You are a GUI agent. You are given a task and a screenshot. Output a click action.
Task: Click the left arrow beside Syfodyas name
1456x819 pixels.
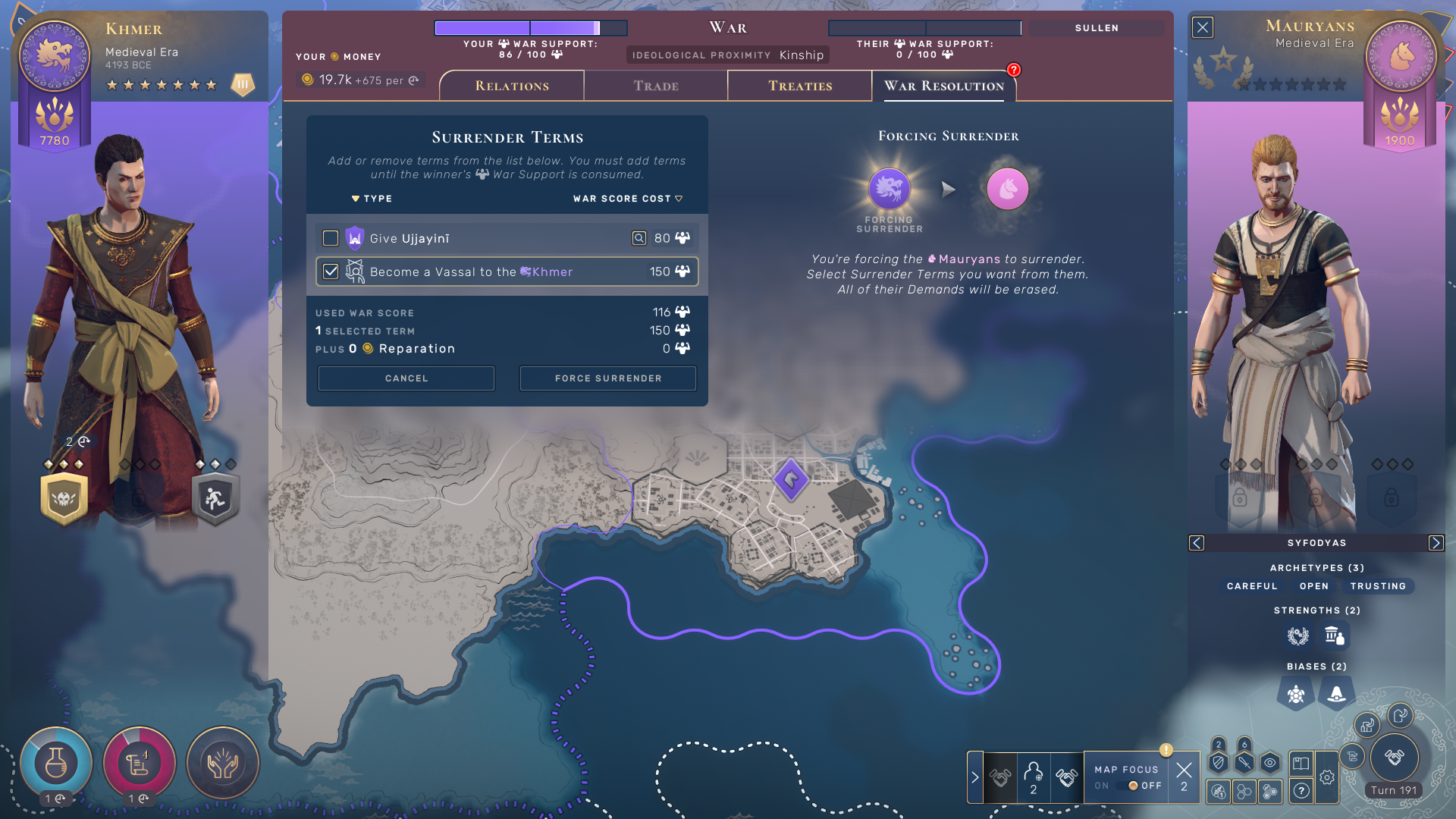1197,543
